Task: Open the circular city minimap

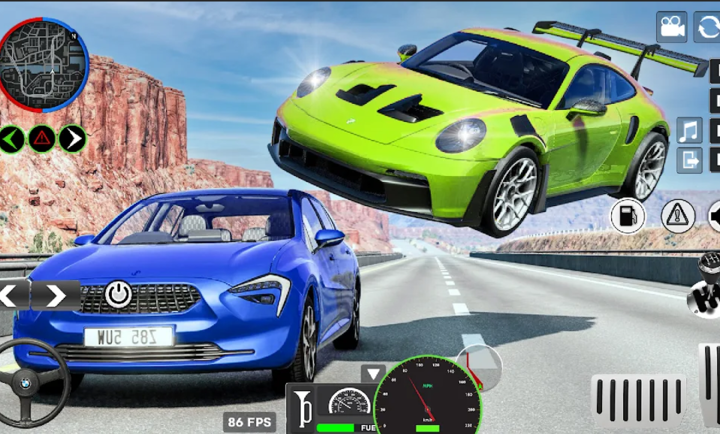Action: tap(42, 64)
